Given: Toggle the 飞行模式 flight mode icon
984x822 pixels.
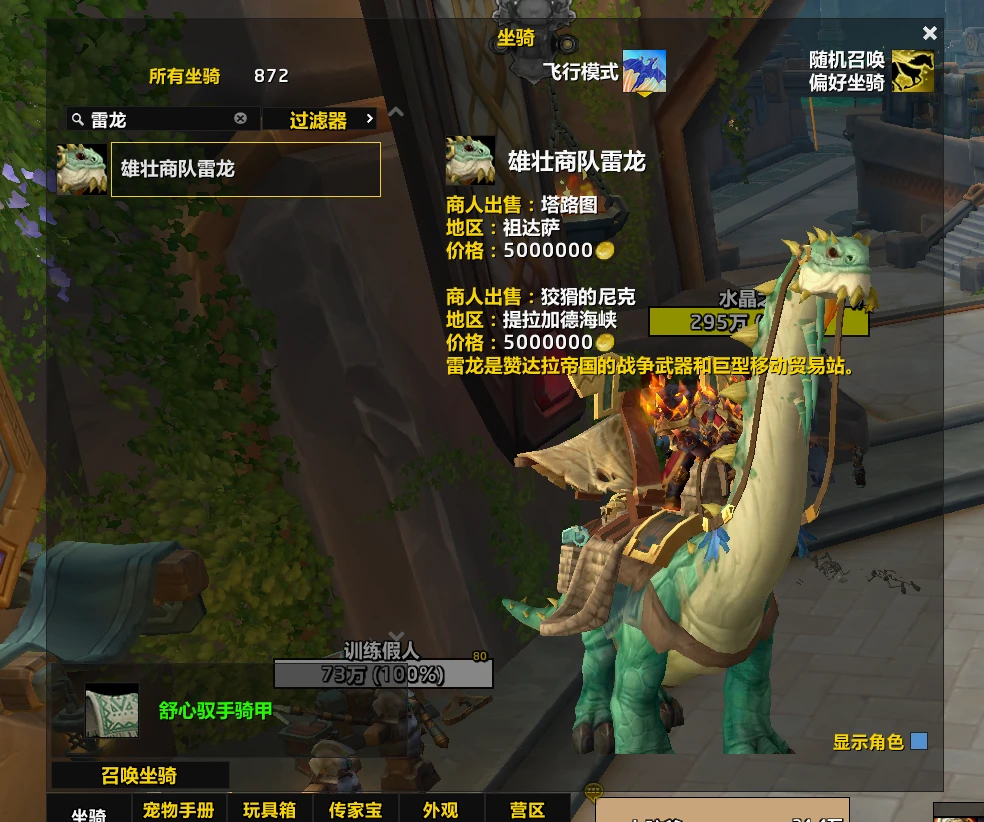Looking at the screenshot, I should pos(644,72).
